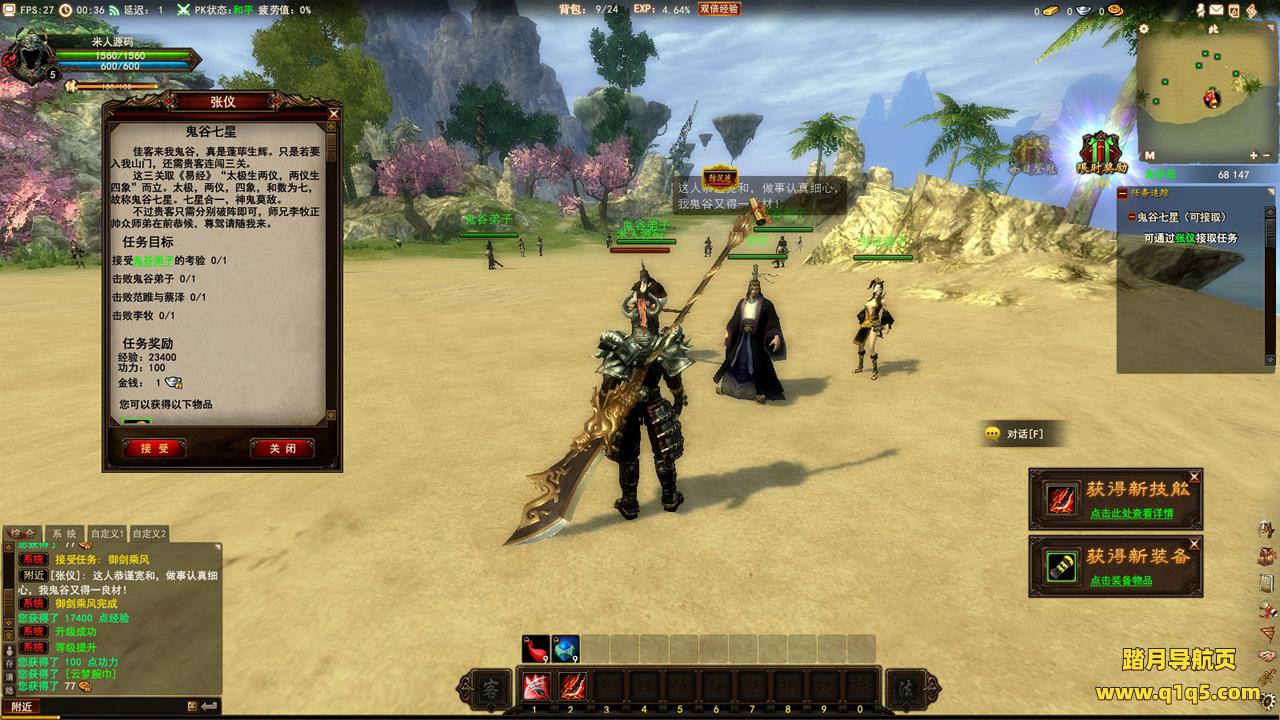Open the world map via M button
Image resolution: width=1280 pixels, height=720 pixels.
tap(1149, 156)
